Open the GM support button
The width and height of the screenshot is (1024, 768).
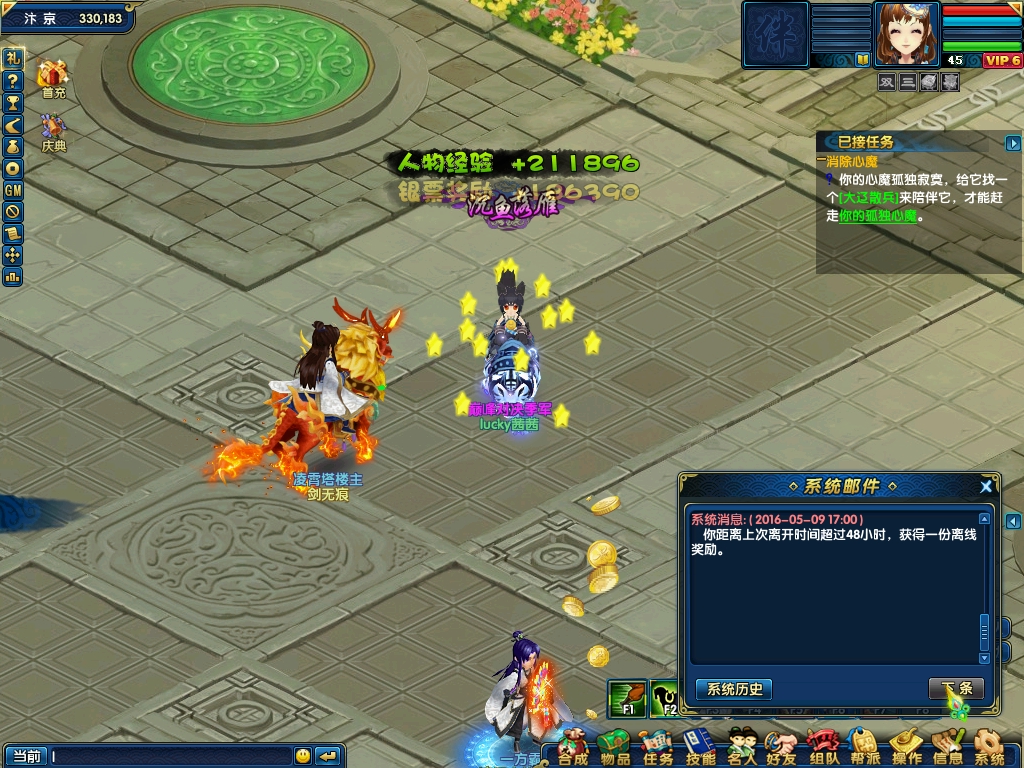click(x=13, y=190)
